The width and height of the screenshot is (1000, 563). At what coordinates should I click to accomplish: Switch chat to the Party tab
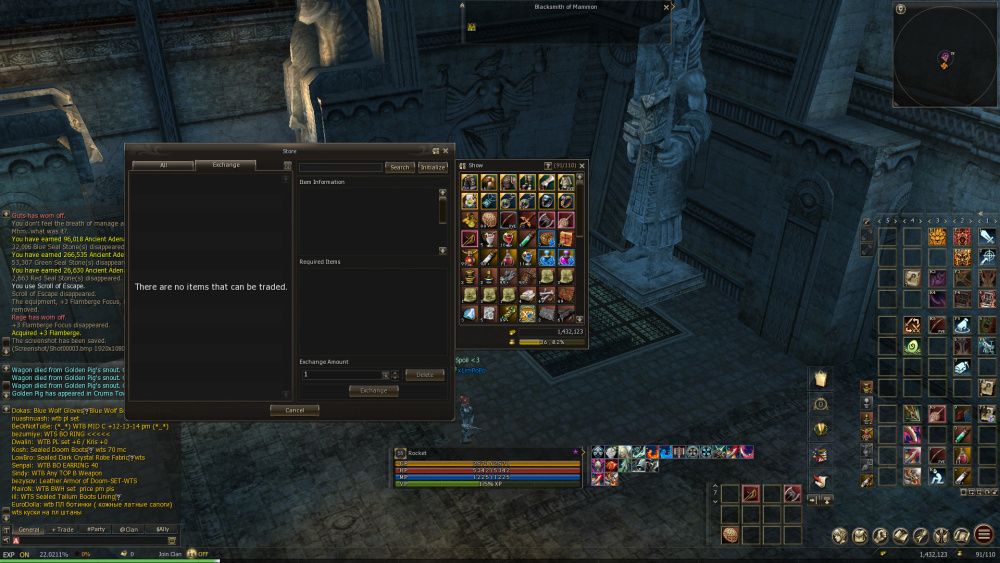[96, 529]
